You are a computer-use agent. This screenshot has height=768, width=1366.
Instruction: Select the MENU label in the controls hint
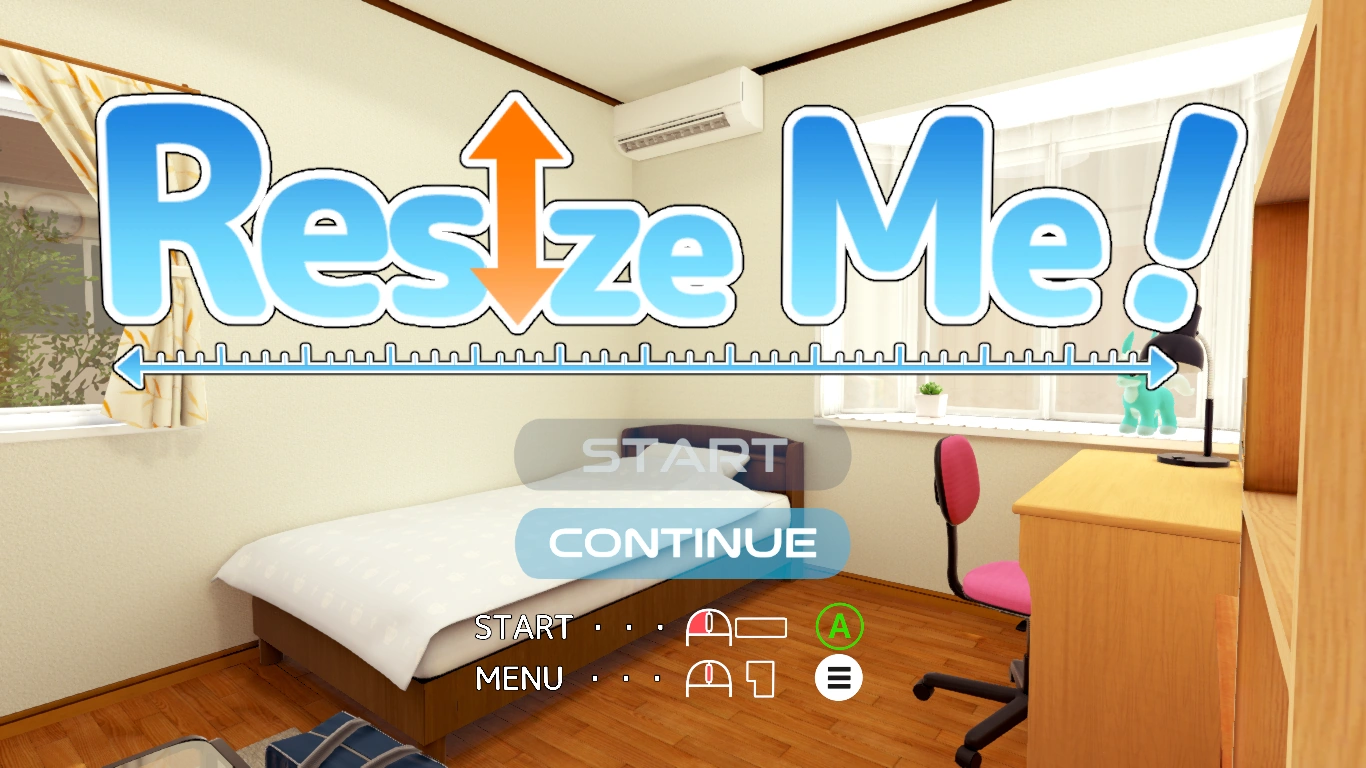(518, 678)
